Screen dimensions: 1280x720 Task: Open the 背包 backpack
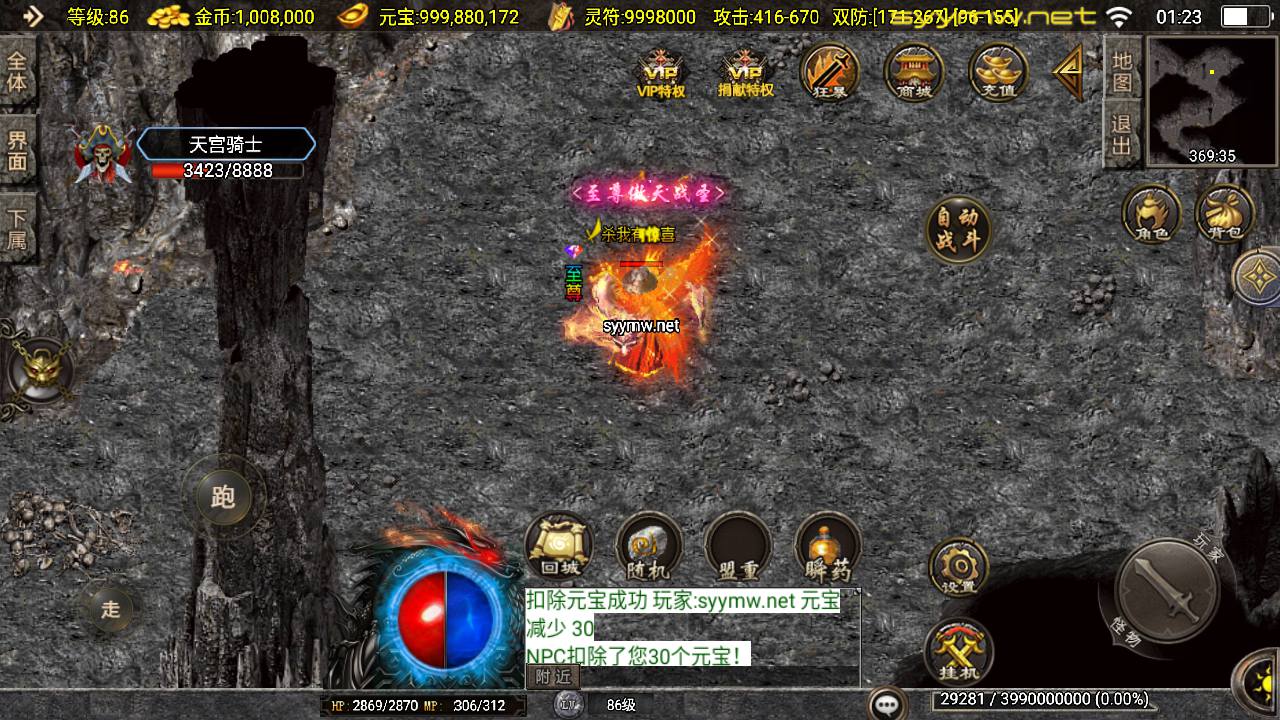click(x=1224, y=214)
